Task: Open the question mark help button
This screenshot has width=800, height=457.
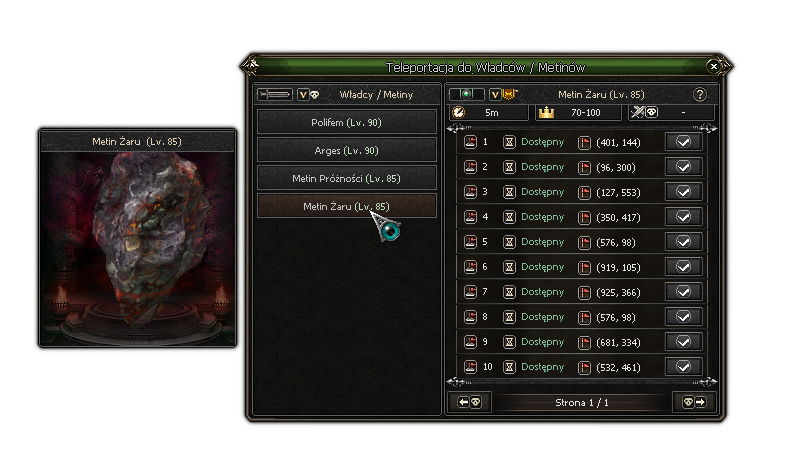Action: (x=700, y=95)
